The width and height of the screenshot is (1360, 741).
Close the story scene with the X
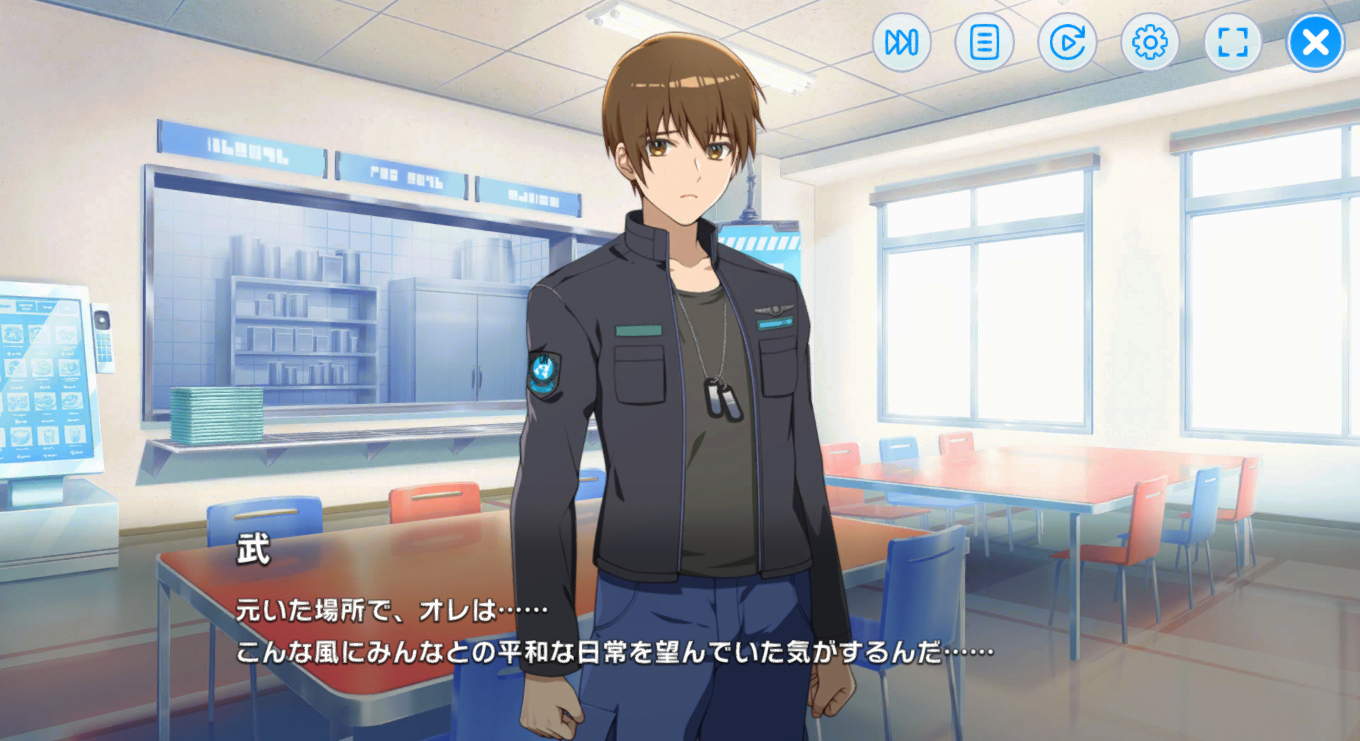point(1315,43)
